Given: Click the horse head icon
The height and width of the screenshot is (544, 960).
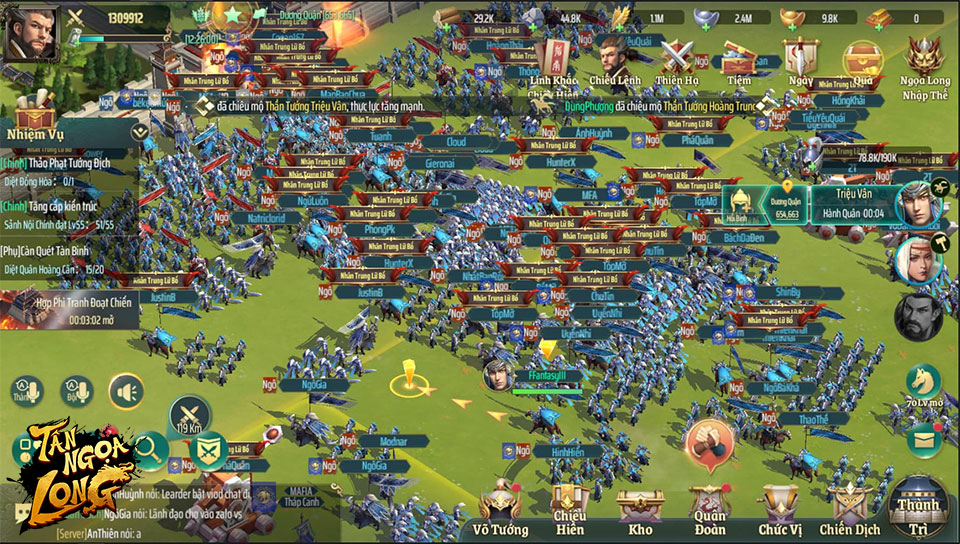Looking at the screenshot, I should point(923,381).
